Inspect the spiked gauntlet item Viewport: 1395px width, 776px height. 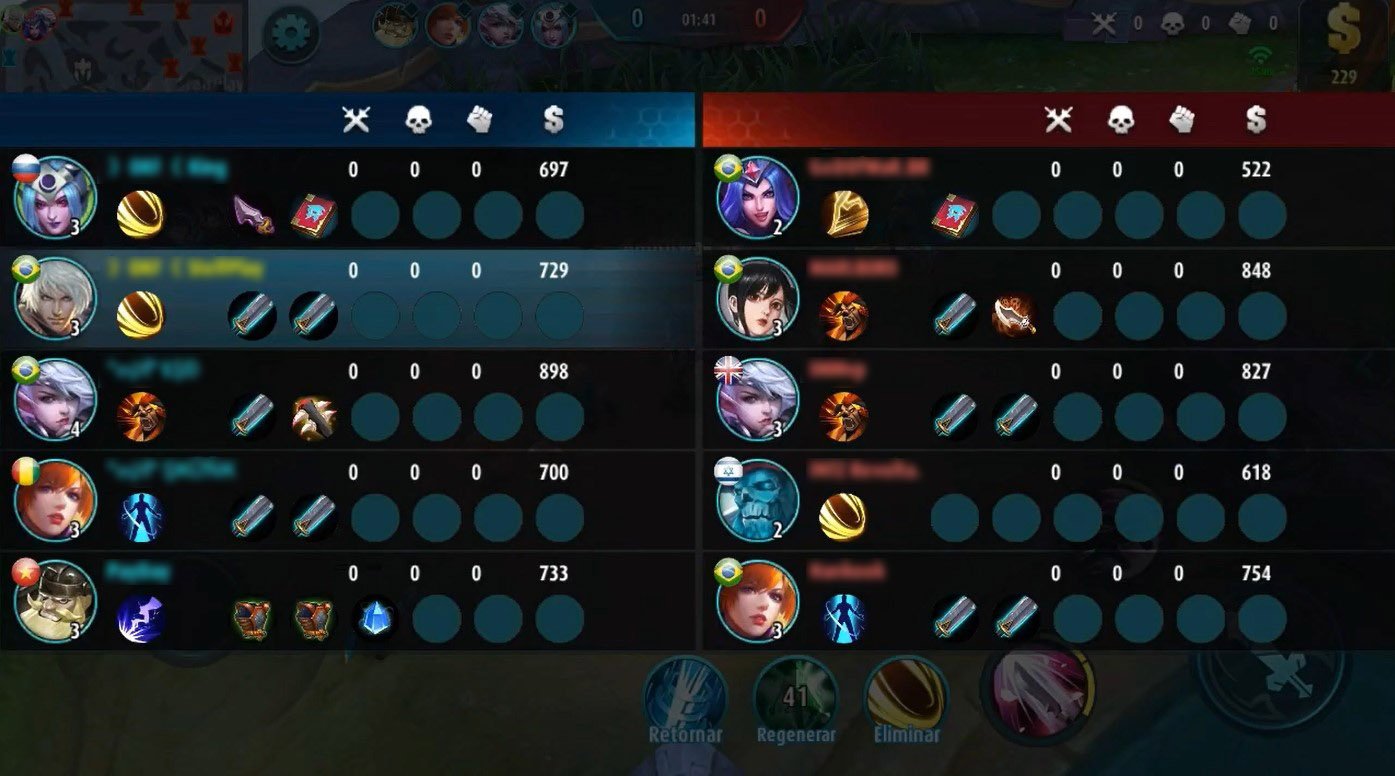pos(314,417)
